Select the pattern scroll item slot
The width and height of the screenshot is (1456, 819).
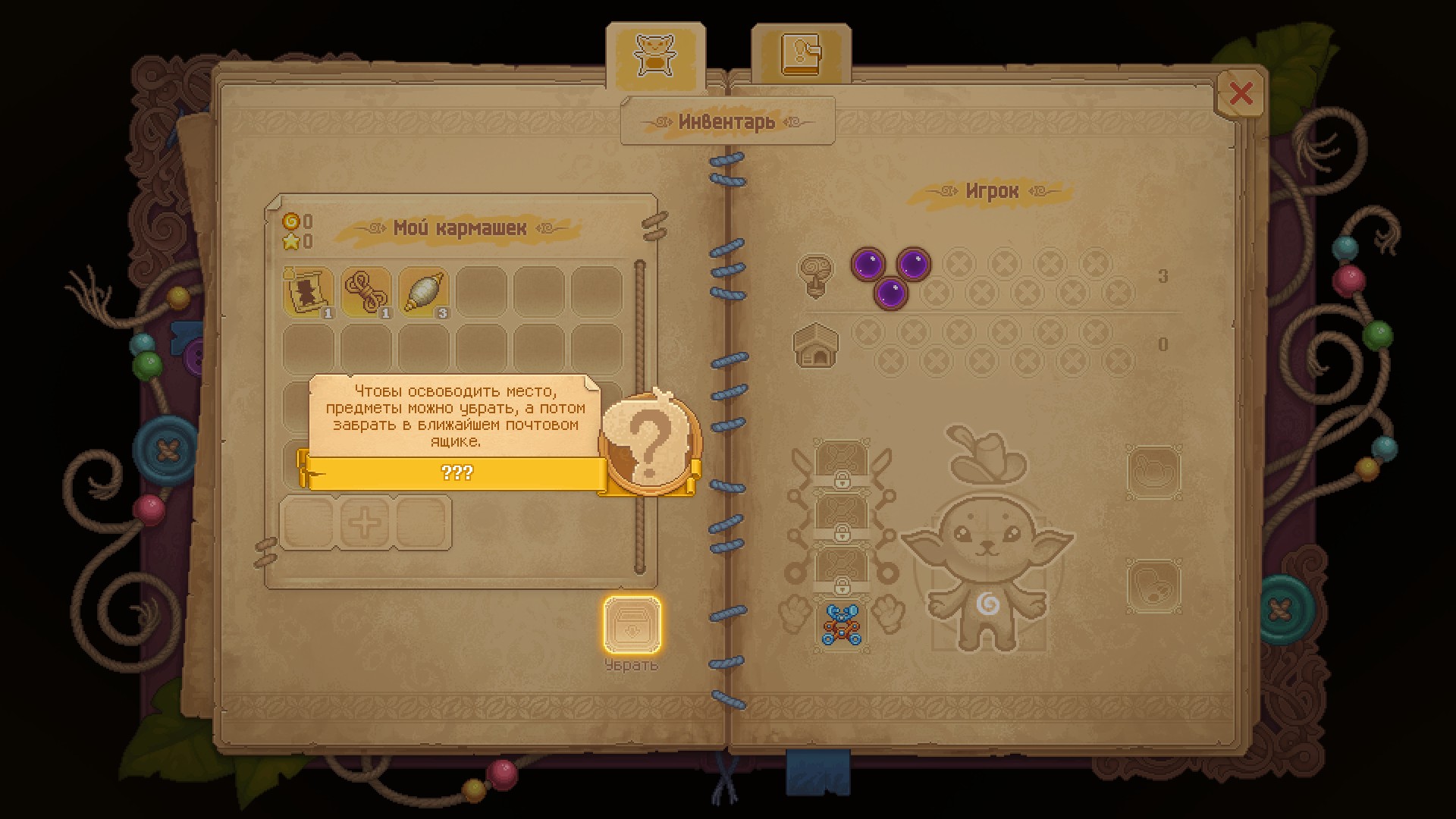click(309, 291)
